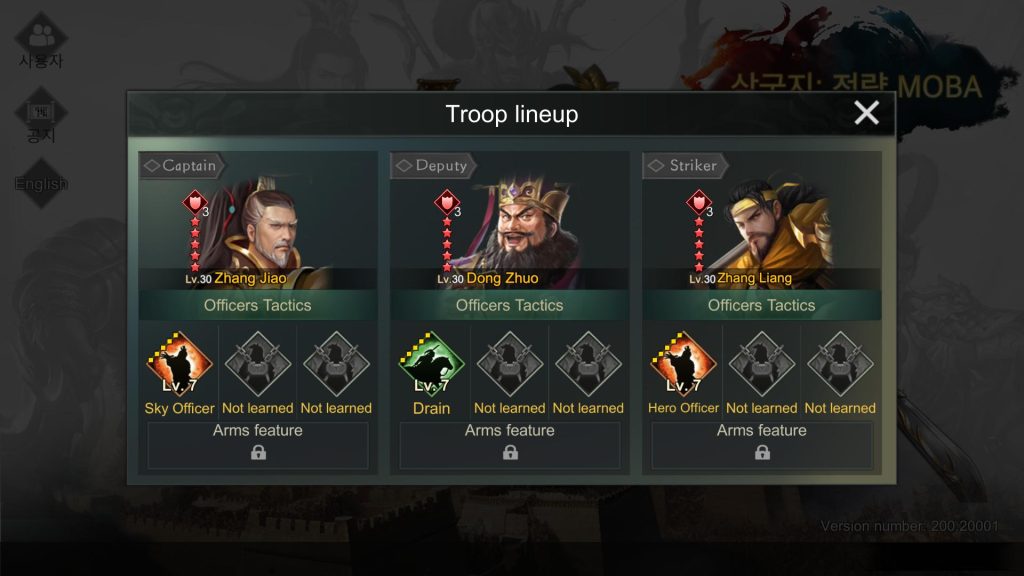View the Drain tactic icon
Screen dimensions: 1024x576
pos(431,366)
